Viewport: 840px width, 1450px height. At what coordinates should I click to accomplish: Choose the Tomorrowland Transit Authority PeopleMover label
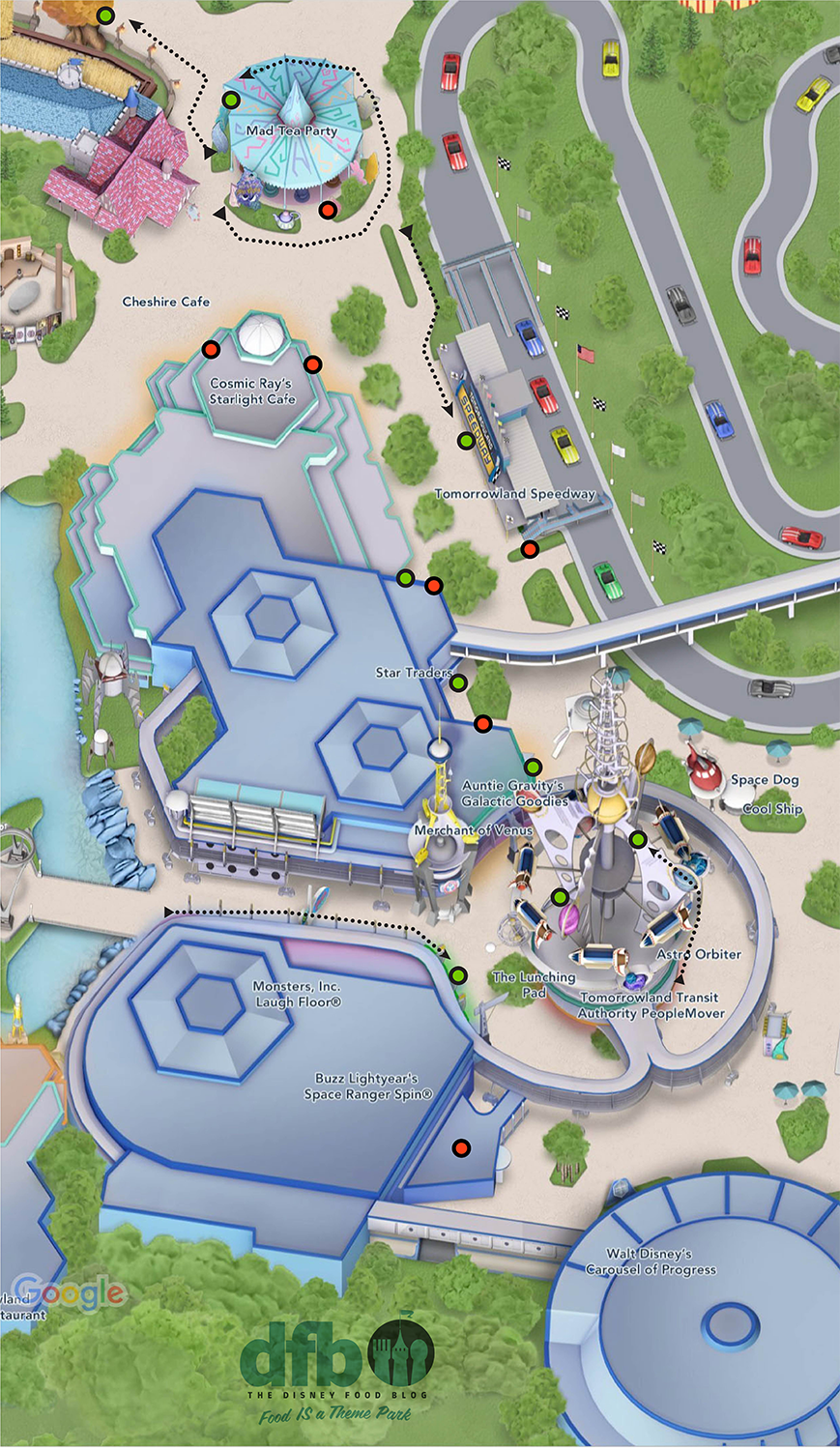(651, 1005)
